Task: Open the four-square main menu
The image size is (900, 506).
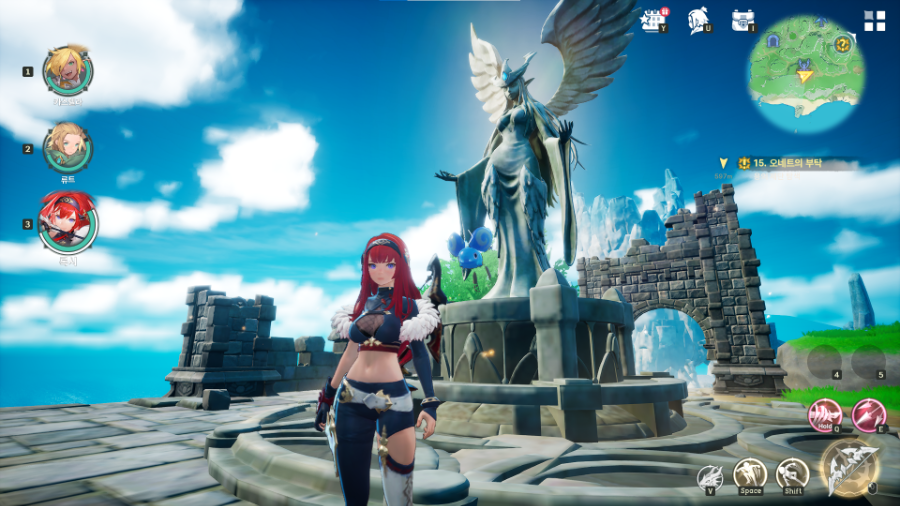Action: click(x=874, y=21)
